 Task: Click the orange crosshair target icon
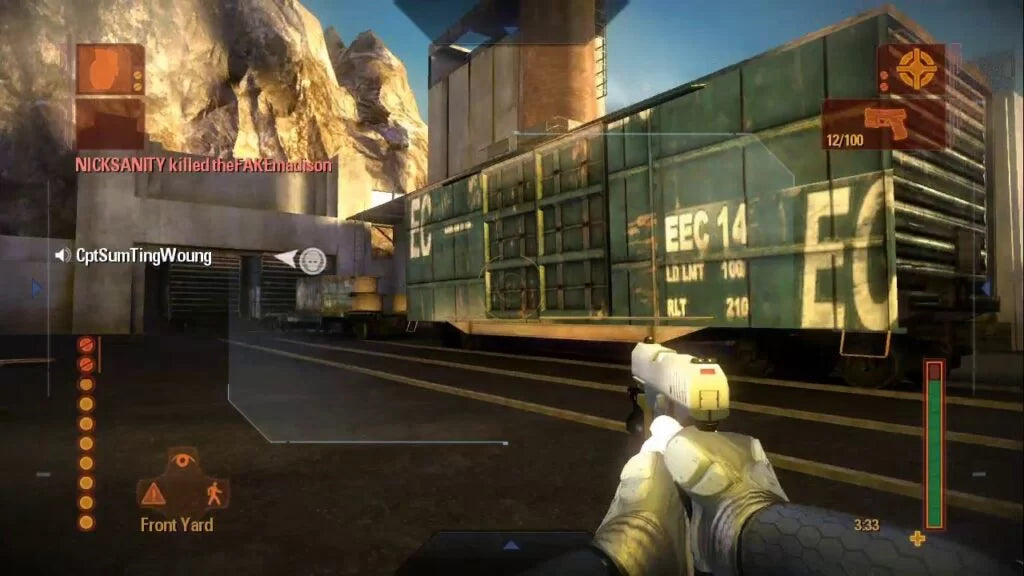[x=911, y=69]
